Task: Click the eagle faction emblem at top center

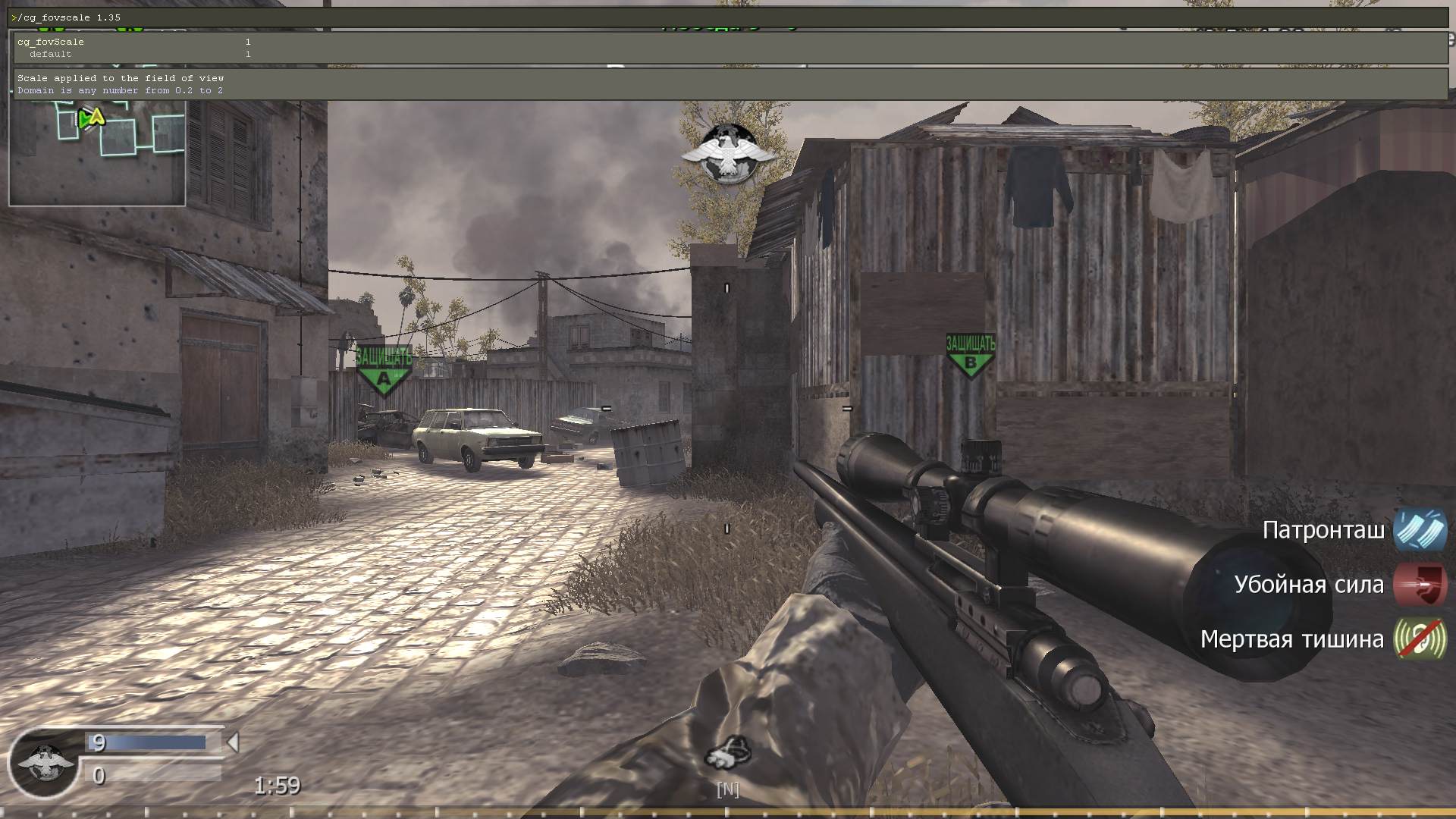Action: coord(726,150)
